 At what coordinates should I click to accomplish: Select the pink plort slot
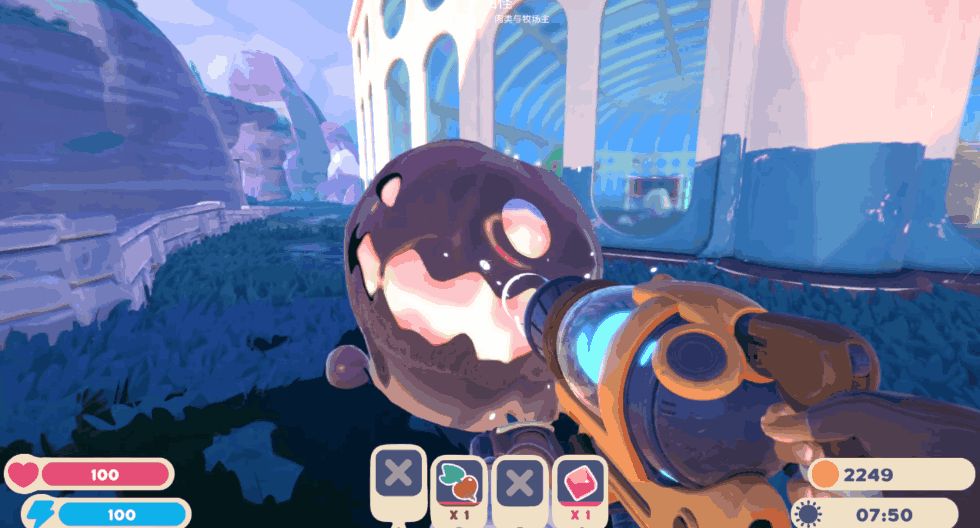pyautogui.click(x=580, y=483)
